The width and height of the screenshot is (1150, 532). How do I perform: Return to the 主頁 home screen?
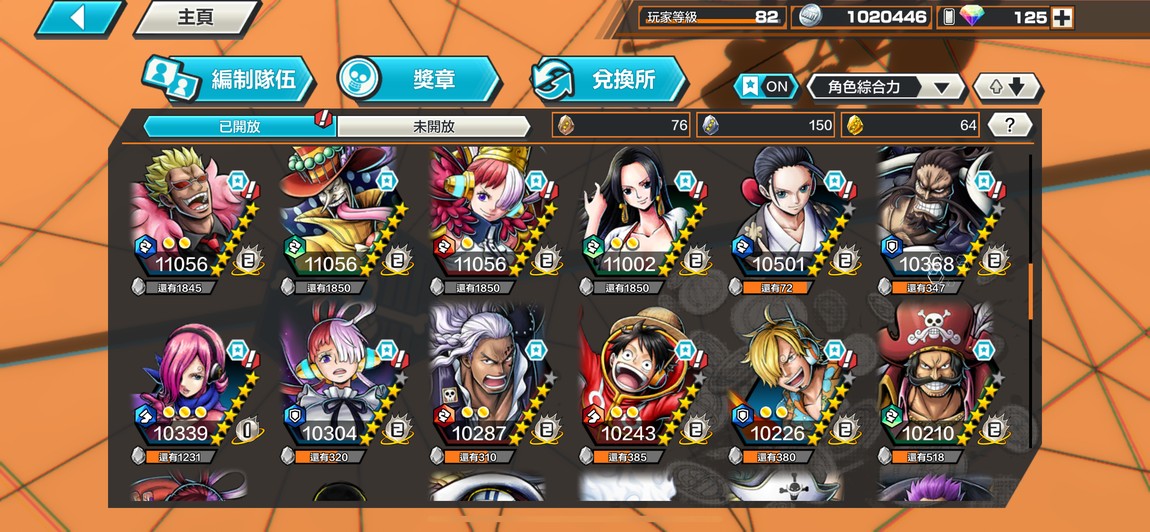point(195,17)
